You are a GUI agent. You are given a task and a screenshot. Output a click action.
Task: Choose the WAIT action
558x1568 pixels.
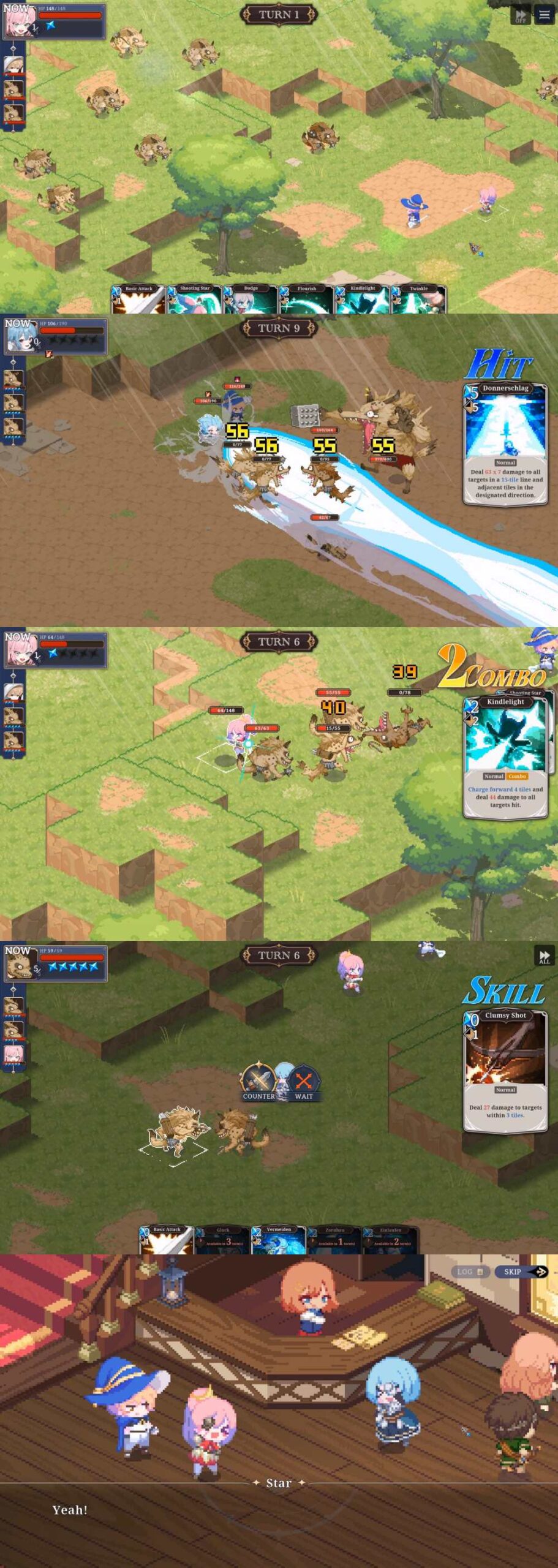click(304, 1084)
